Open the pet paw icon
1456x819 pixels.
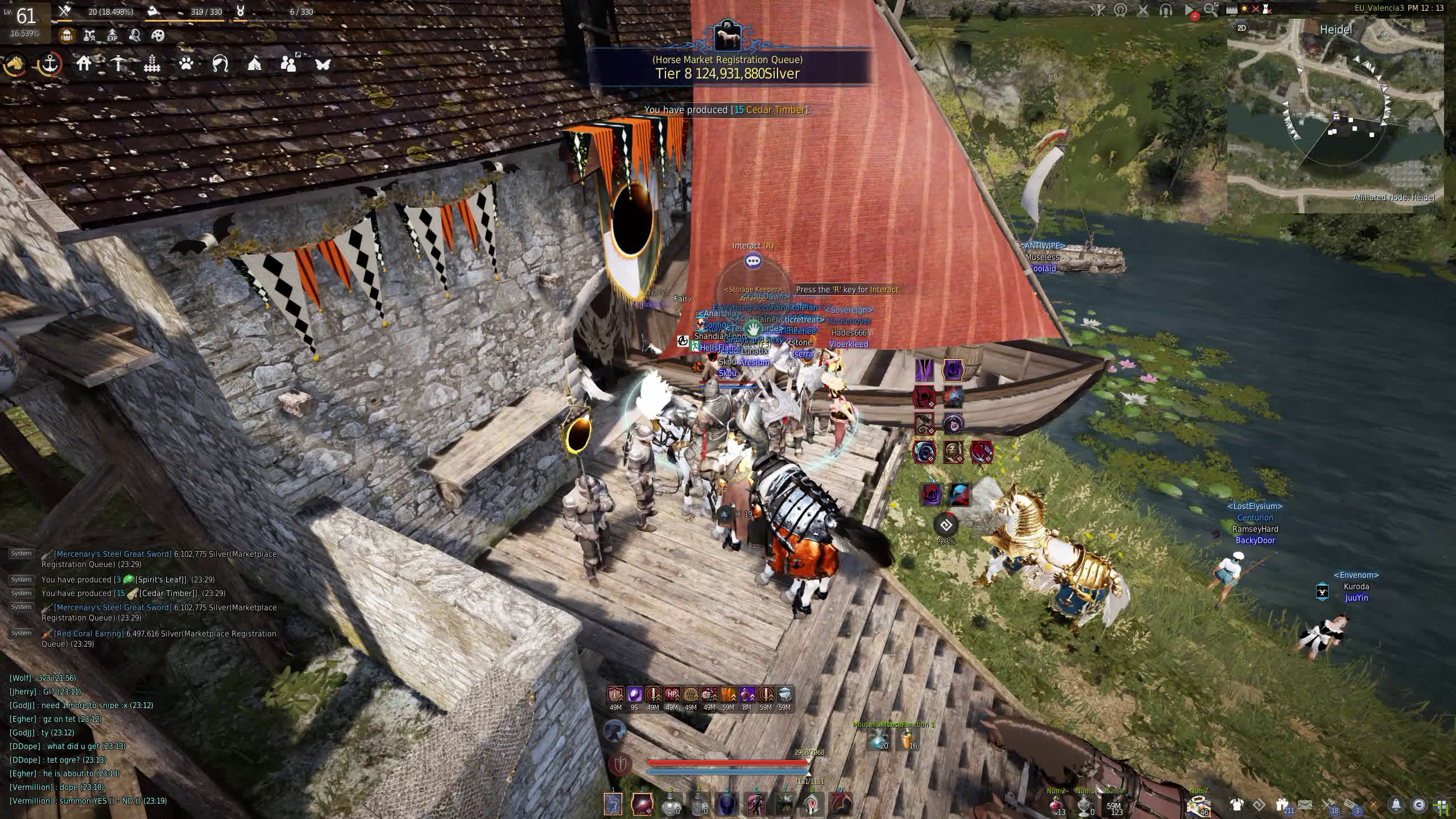click(186, 64)
